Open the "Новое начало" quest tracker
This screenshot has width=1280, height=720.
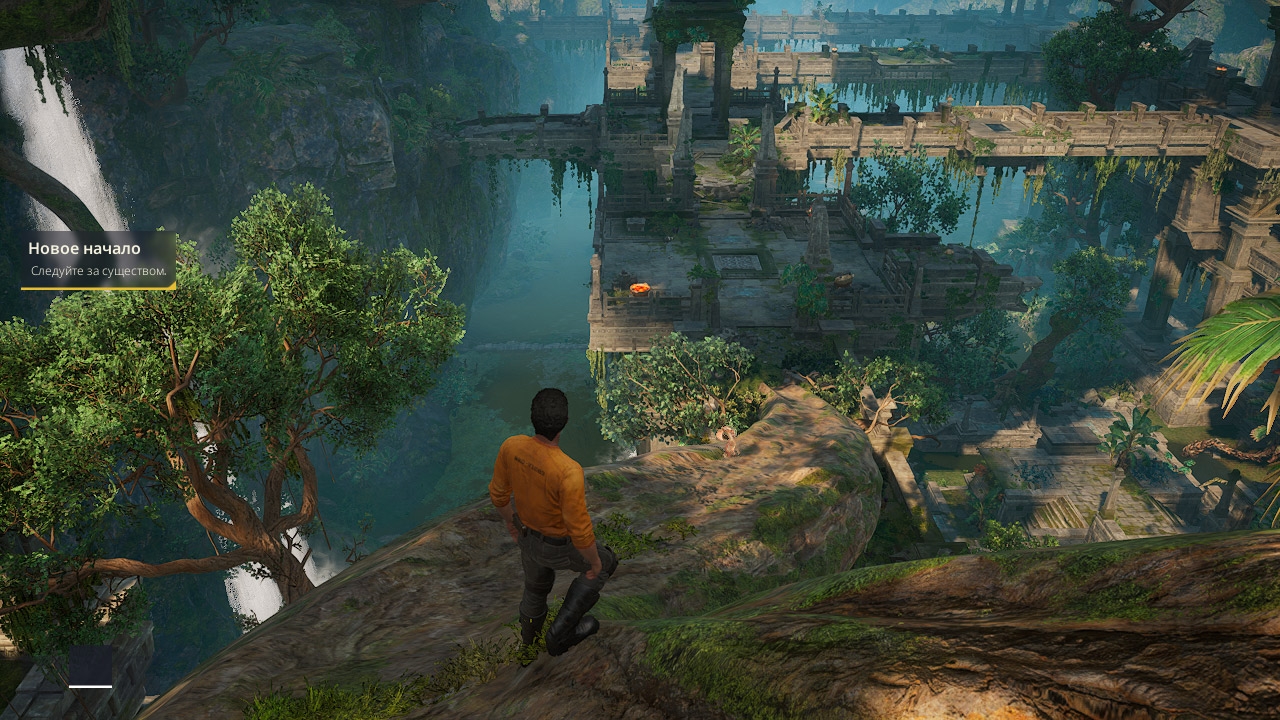(x=98, y=259)
